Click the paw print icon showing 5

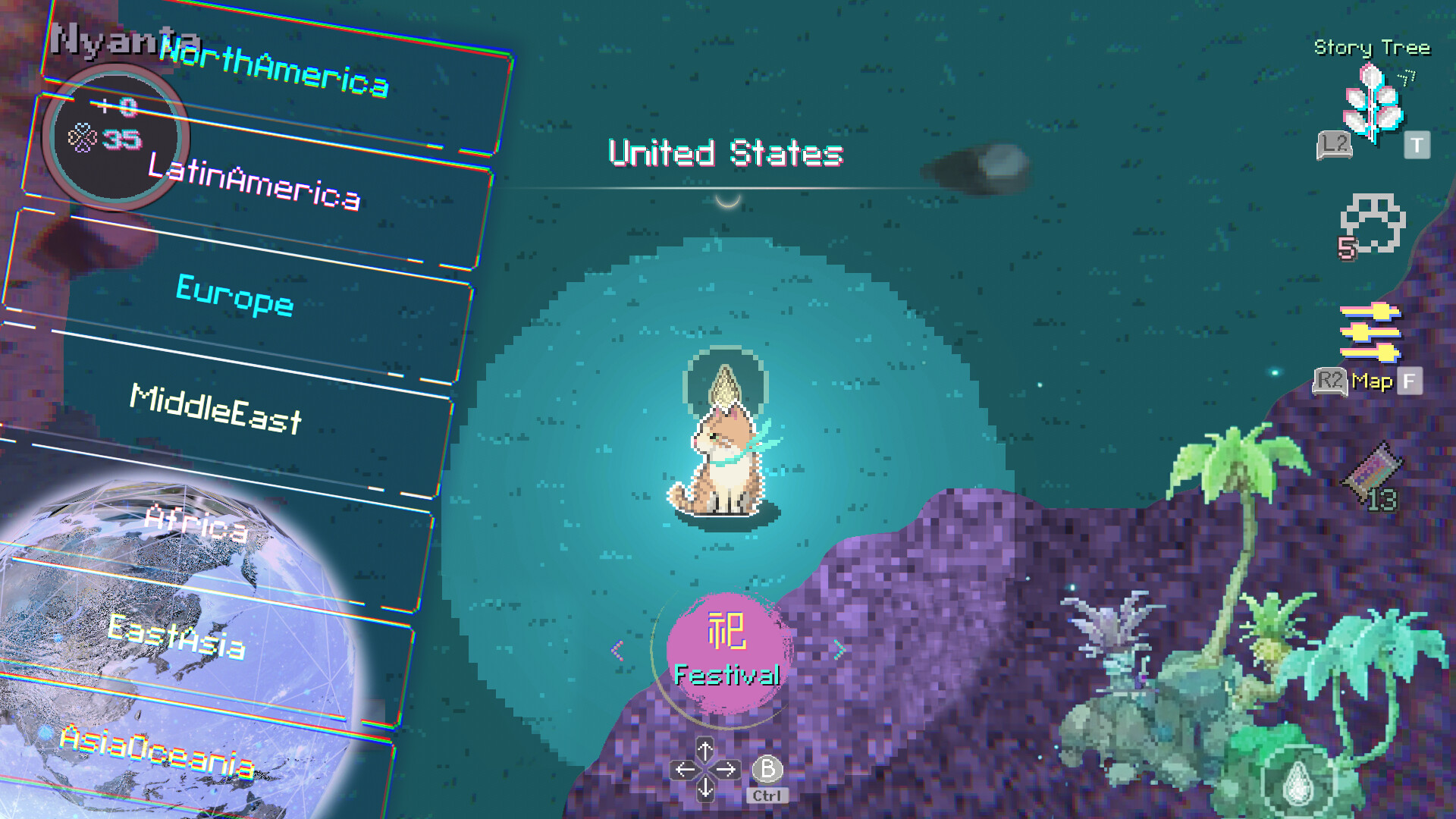pos(1373,227)
